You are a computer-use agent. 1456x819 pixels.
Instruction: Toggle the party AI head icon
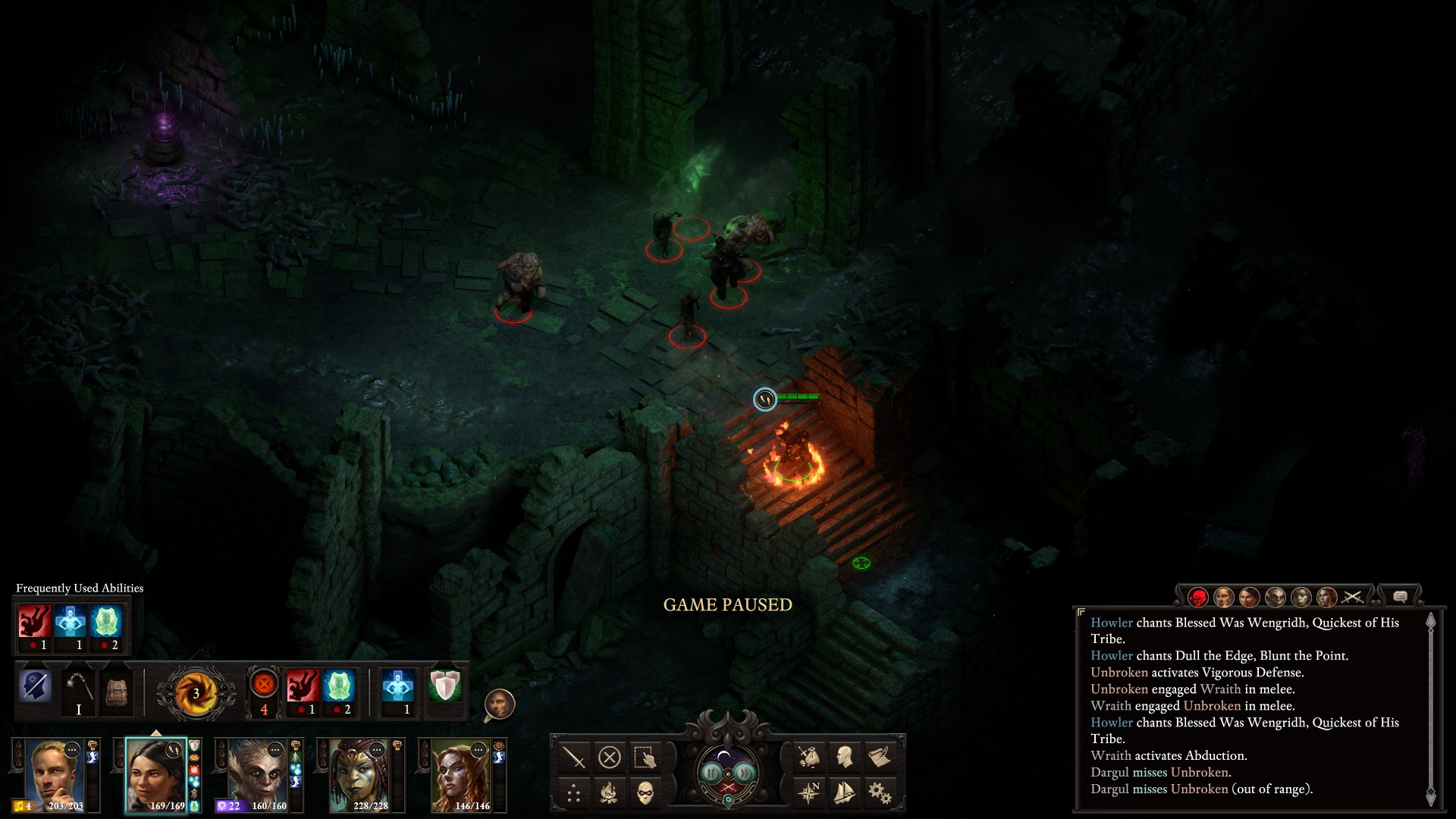click(499, 705)
